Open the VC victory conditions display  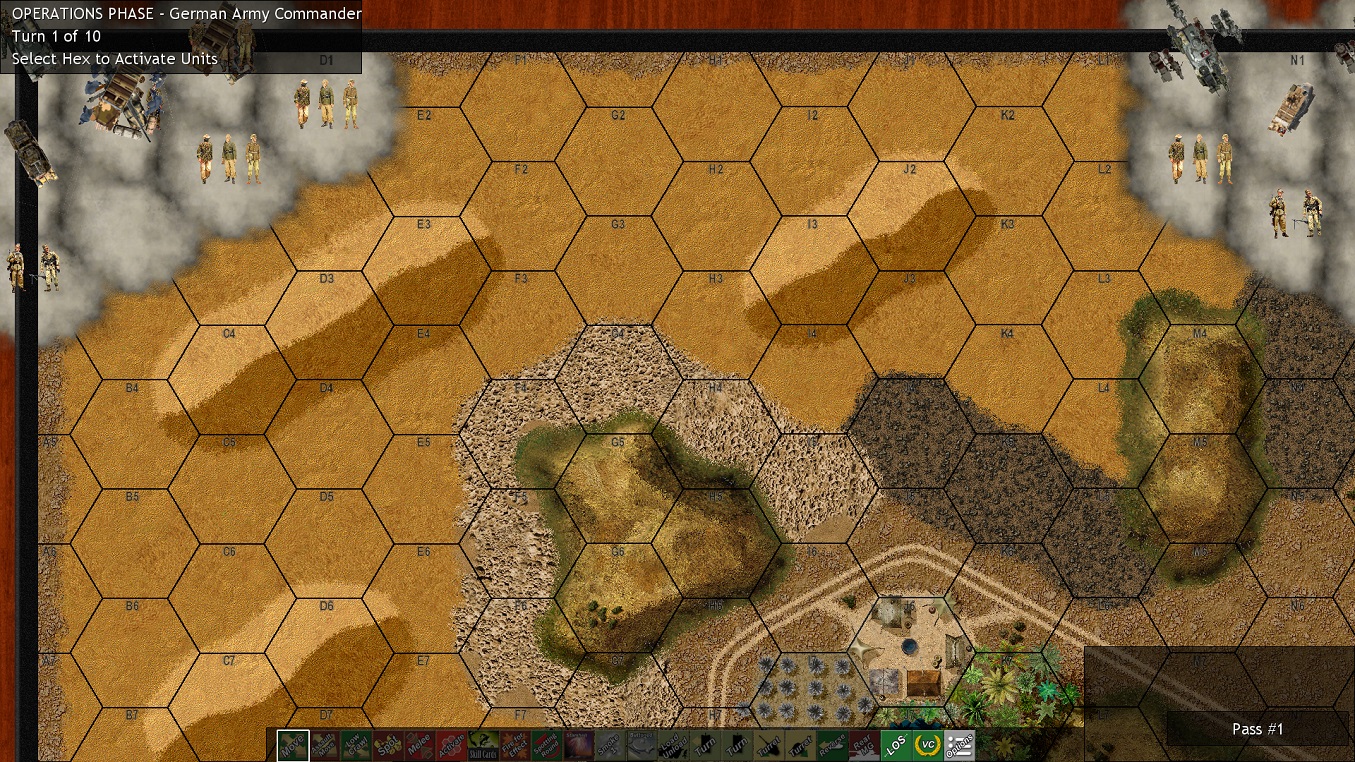[927, 746]
